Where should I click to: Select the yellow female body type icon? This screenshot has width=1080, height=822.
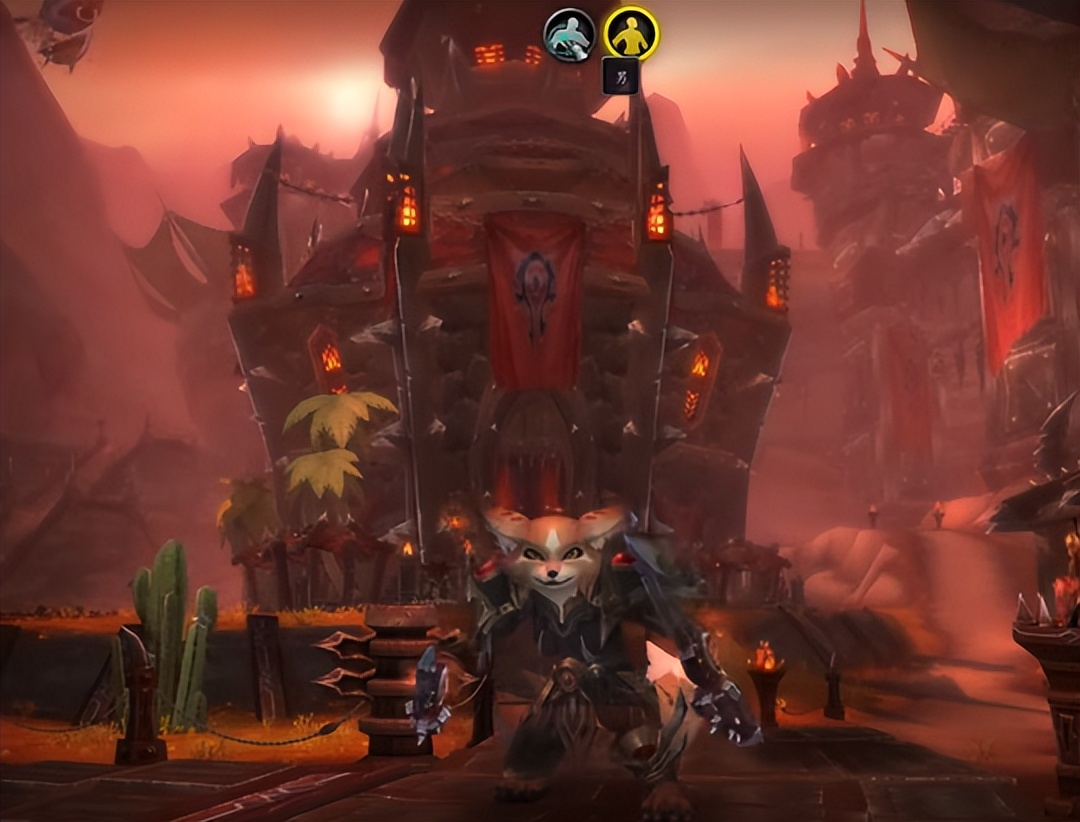(x=631, y=33)
